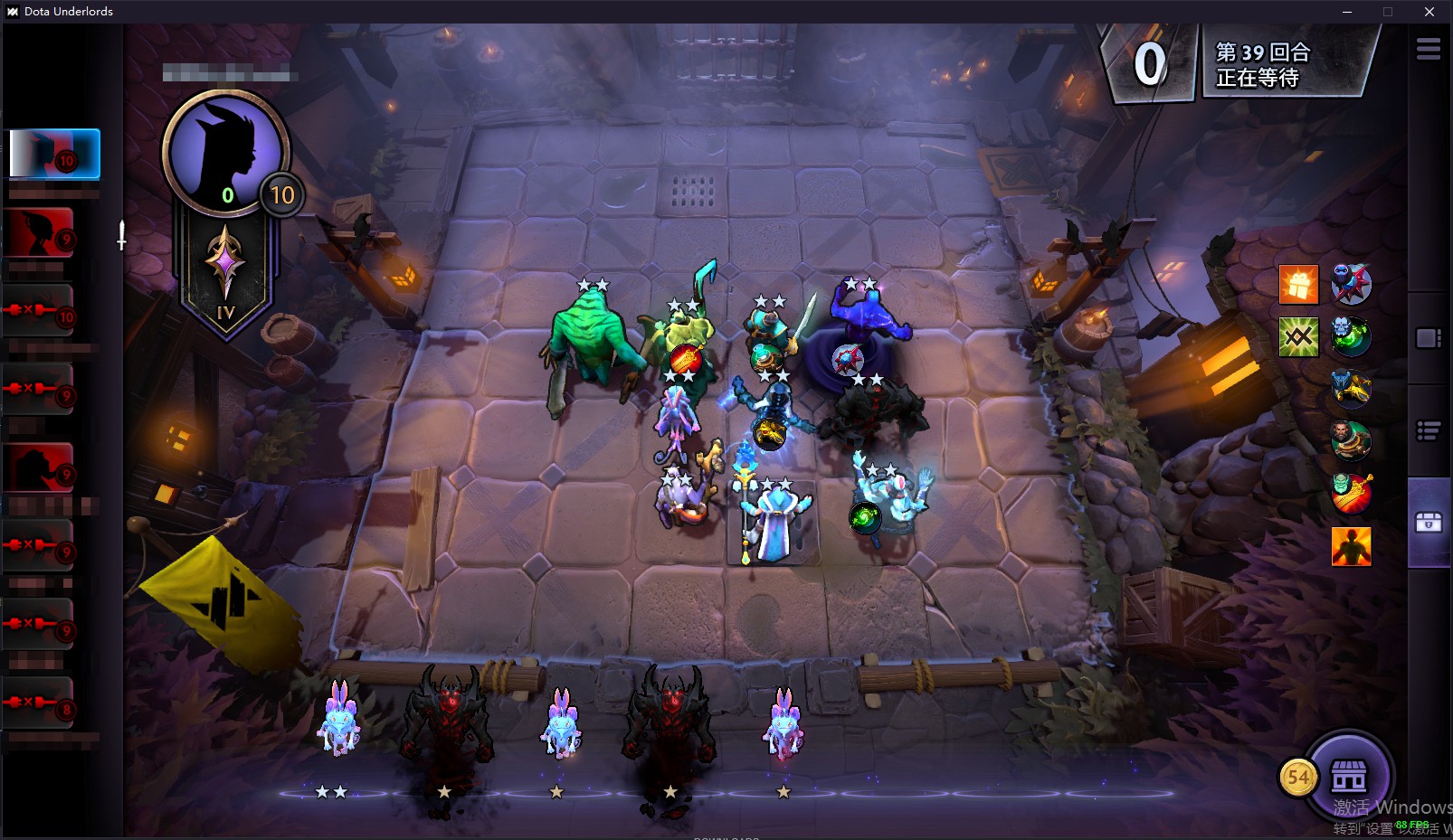Select the orange gift box item icon
This screenshot has width=1453, height=840.
(x=1298, y=284)
